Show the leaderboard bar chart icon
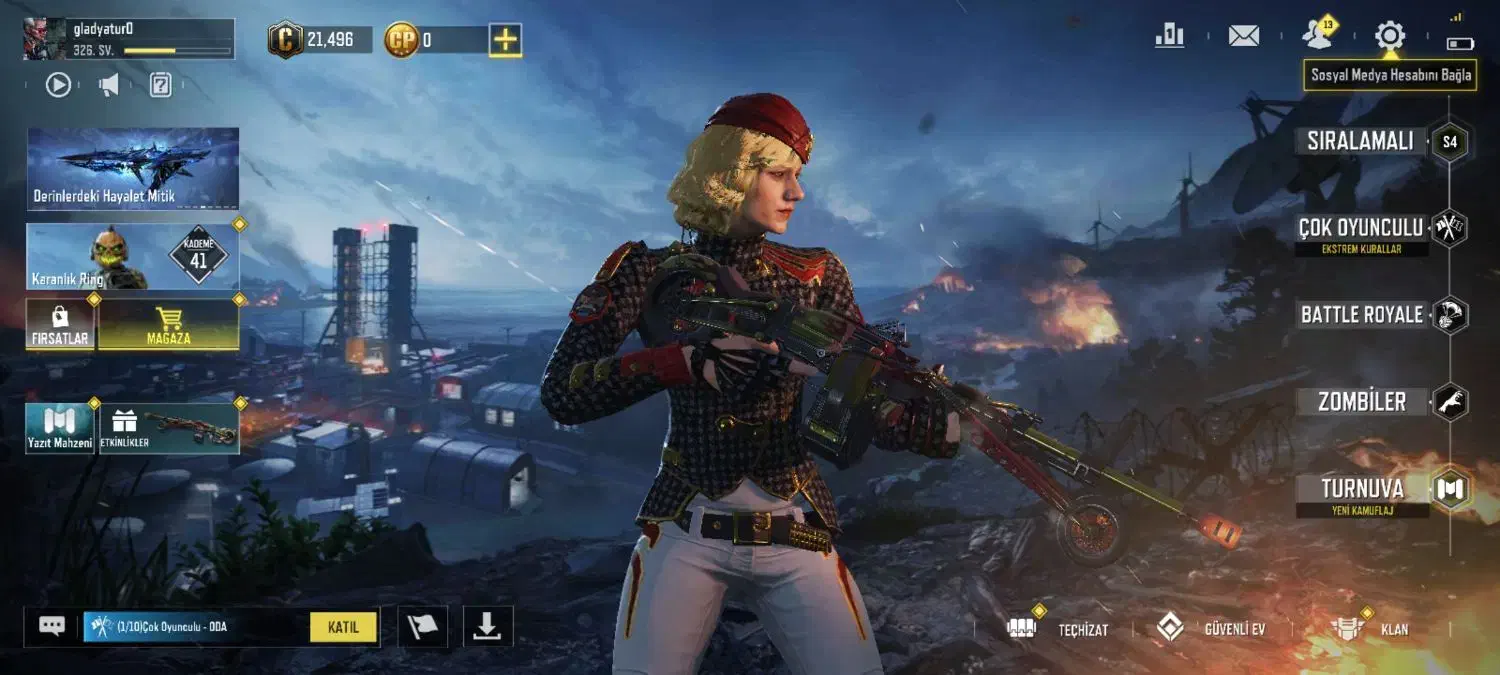This screenshot has height=675, width=1500. 1169,36
